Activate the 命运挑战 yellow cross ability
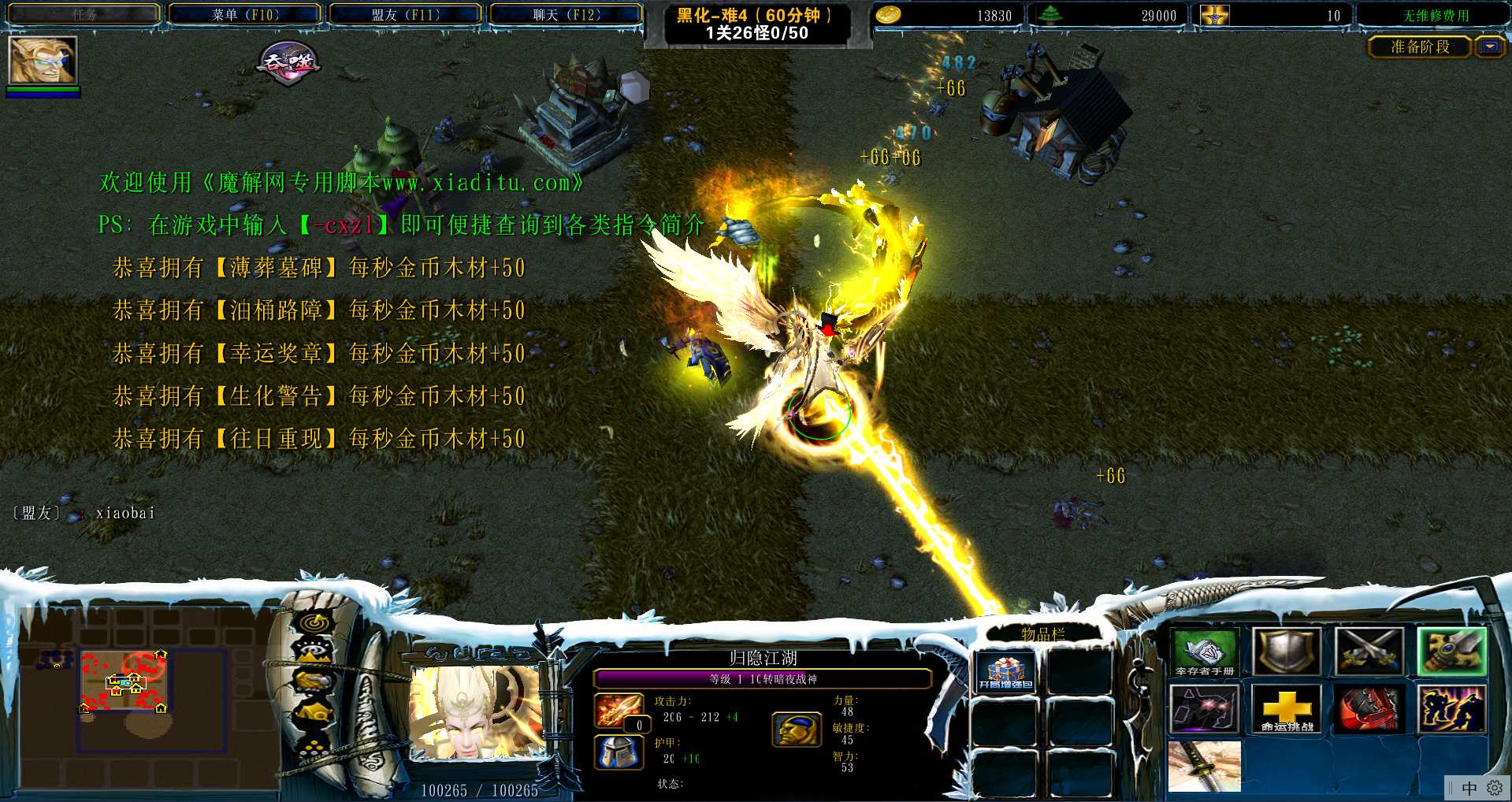 point(1286,709)
